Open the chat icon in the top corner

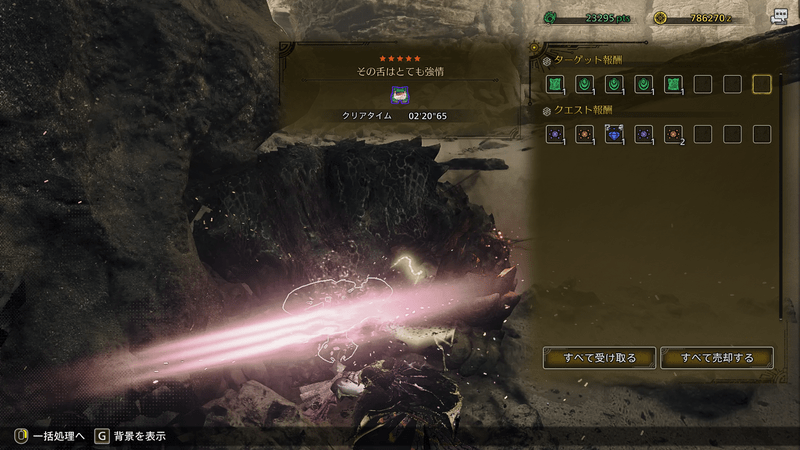(x=779, y=17)
